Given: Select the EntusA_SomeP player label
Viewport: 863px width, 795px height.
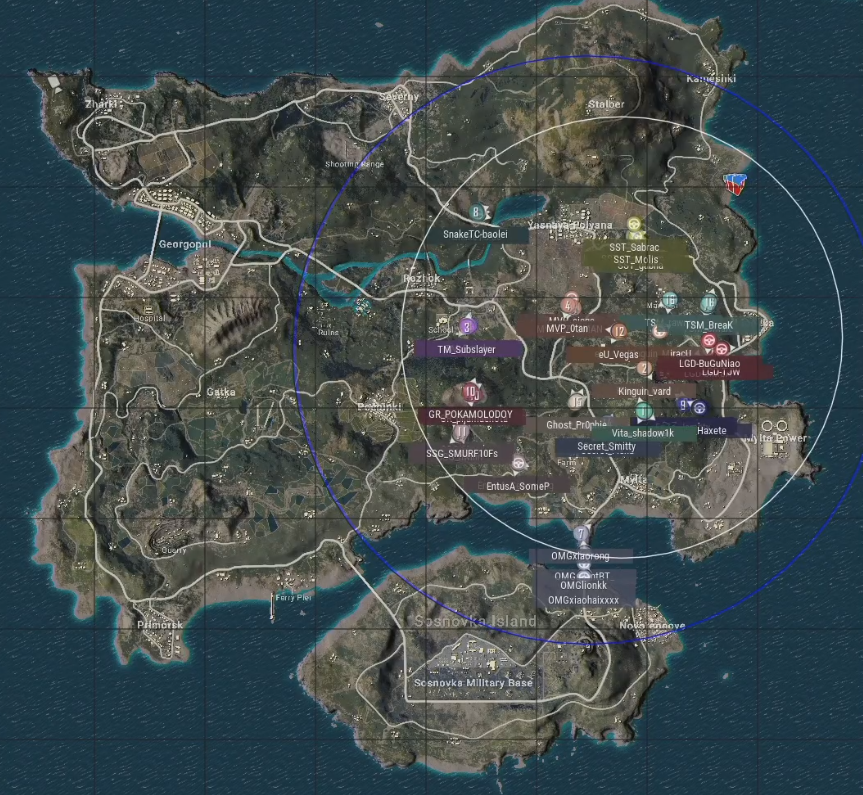Looking at the screenshot, I should (517, 485).
